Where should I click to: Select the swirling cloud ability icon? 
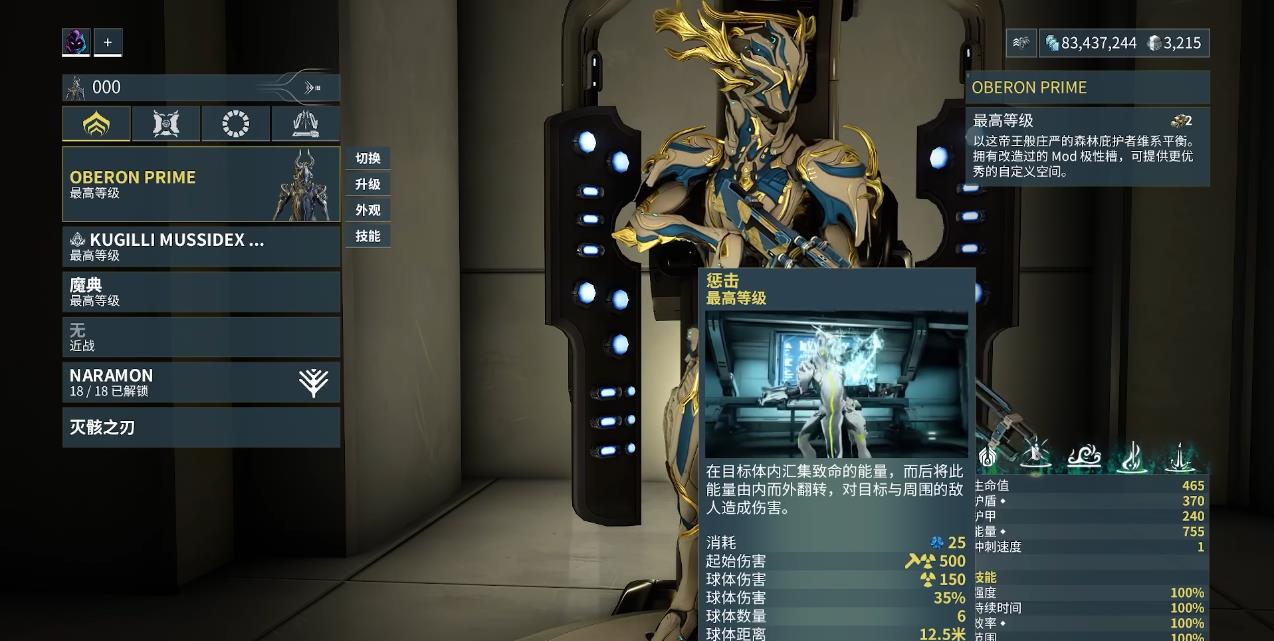1084,457
